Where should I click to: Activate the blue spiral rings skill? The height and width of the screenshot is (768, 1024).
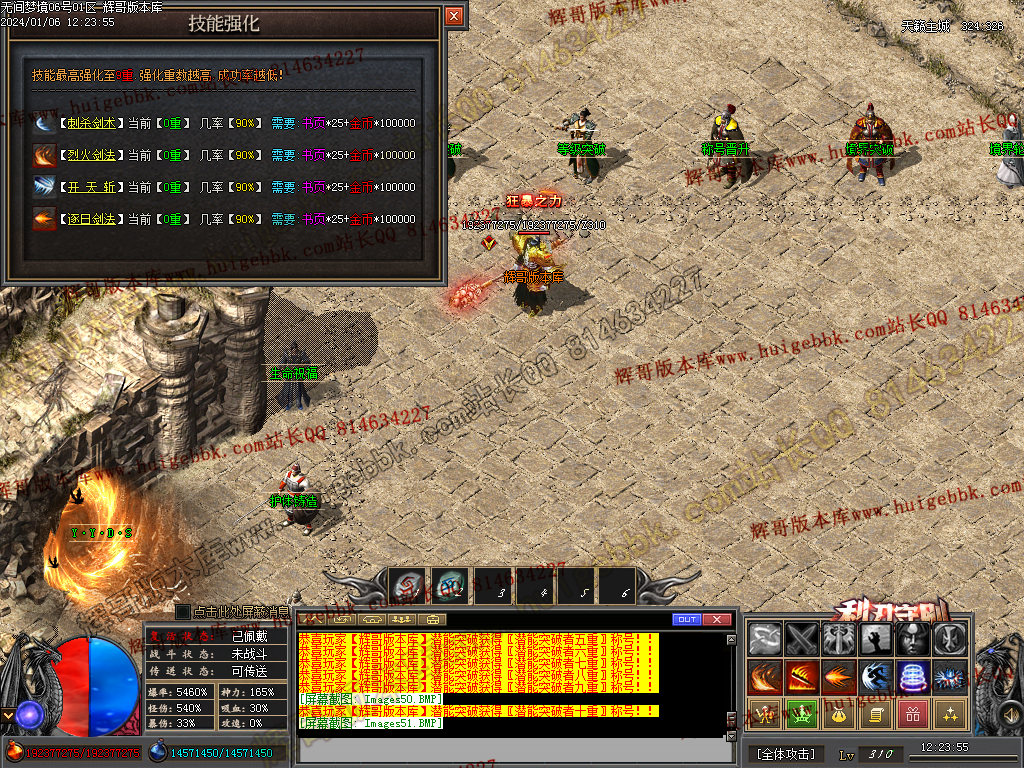point(912,677)
